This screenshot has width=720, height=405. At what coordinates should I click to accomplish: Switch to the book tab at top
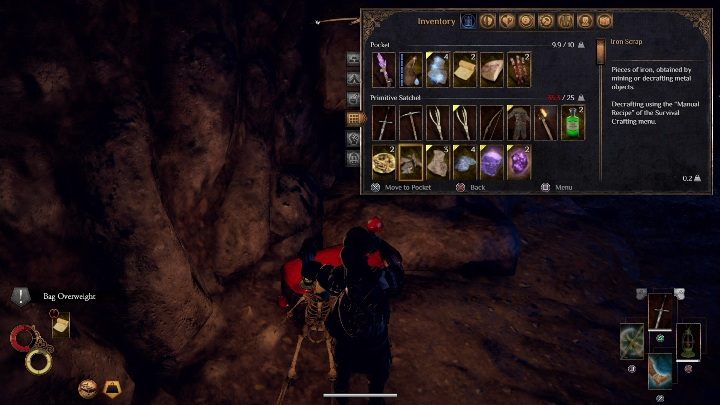tap(603, 21)
